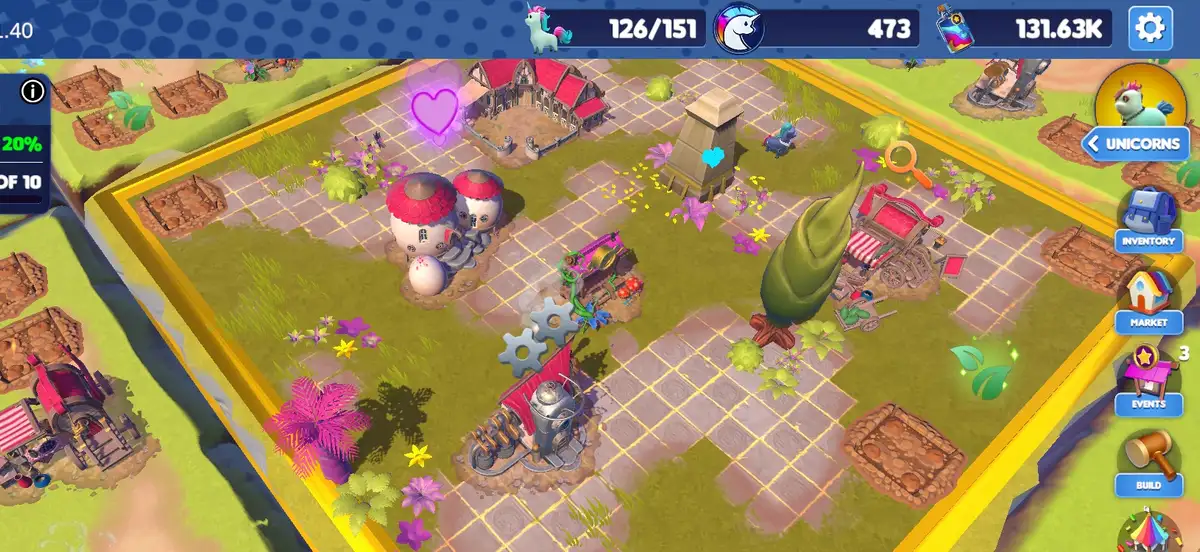Open the Events menu
The height and width of the screenshot is (552, 1200).
click(x=1148, y=380)
